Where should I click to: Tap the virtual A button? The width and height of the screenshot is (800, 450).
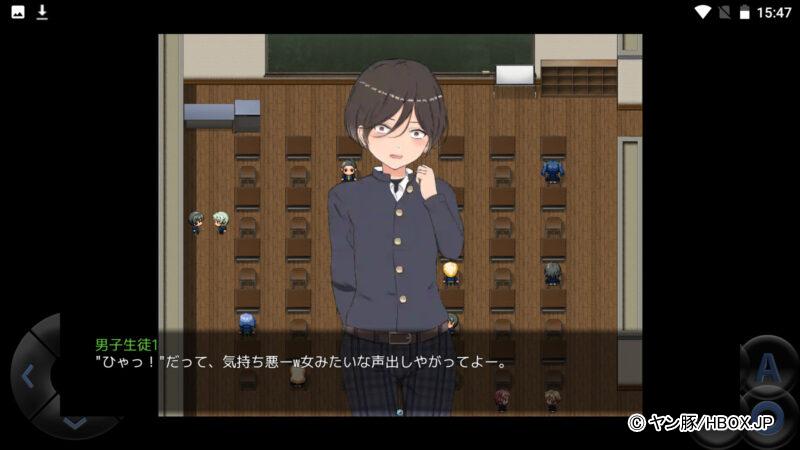coord(768,368)
